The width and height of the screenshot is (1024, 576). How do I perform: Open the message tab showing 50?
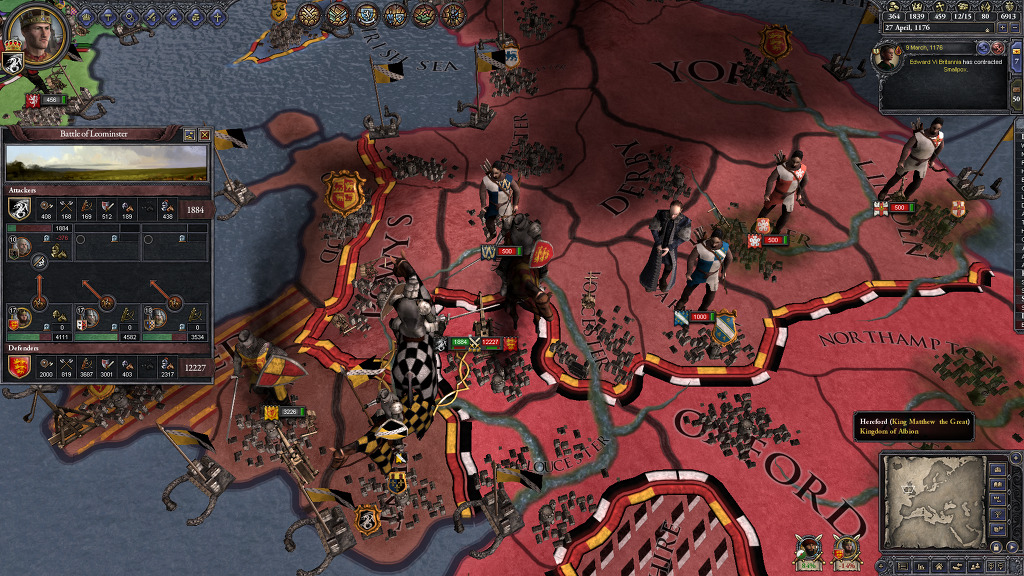point(1017,98)
